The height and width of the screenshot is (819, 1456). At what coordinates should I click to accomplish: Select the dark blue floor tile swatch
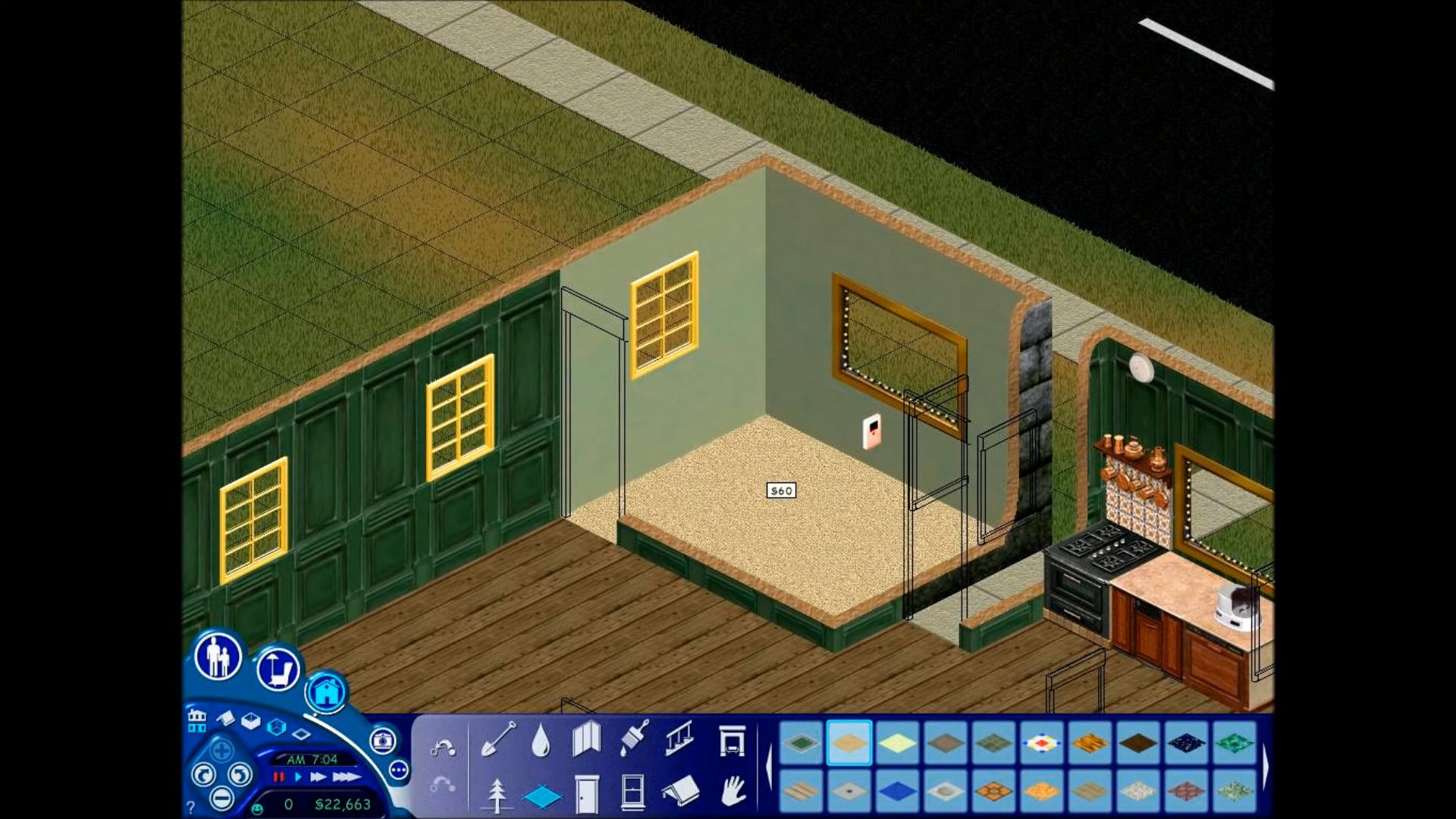coord(897,791)
